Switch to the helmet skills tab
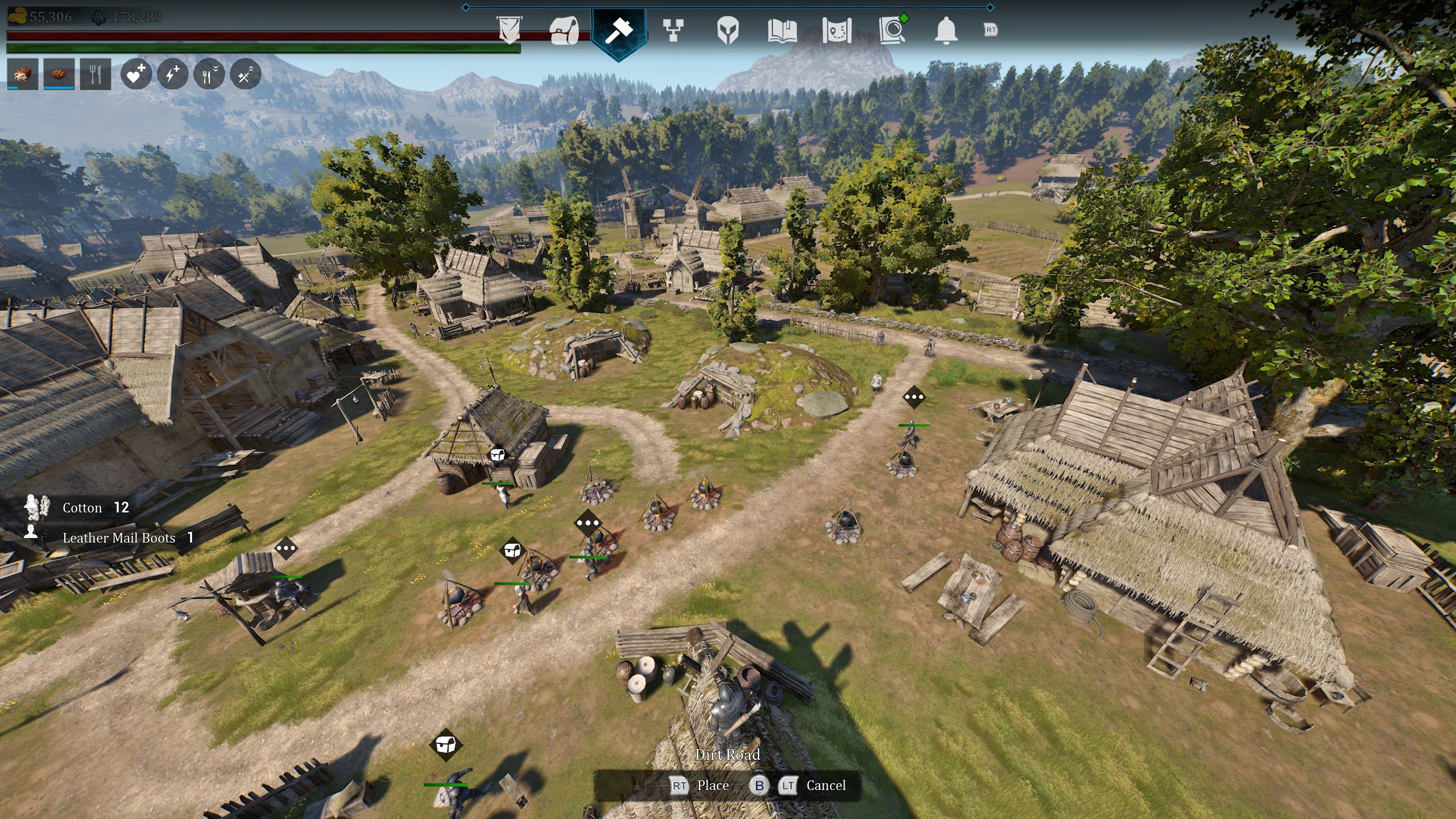Image resolution: width=1456 pixels, height=819 pixels. [727, 30]
